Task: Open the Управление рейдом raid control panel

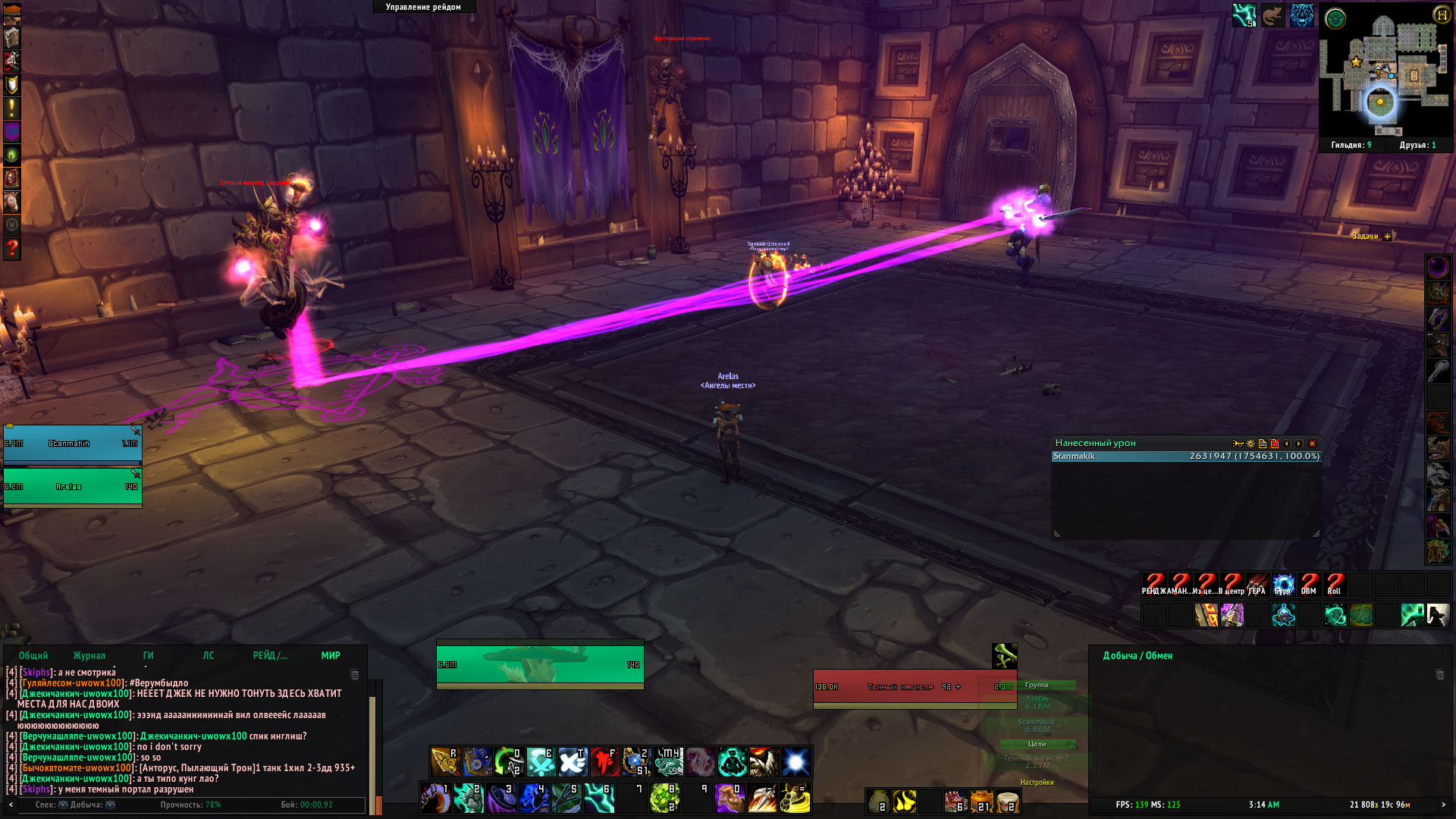Action: point(423,7)
